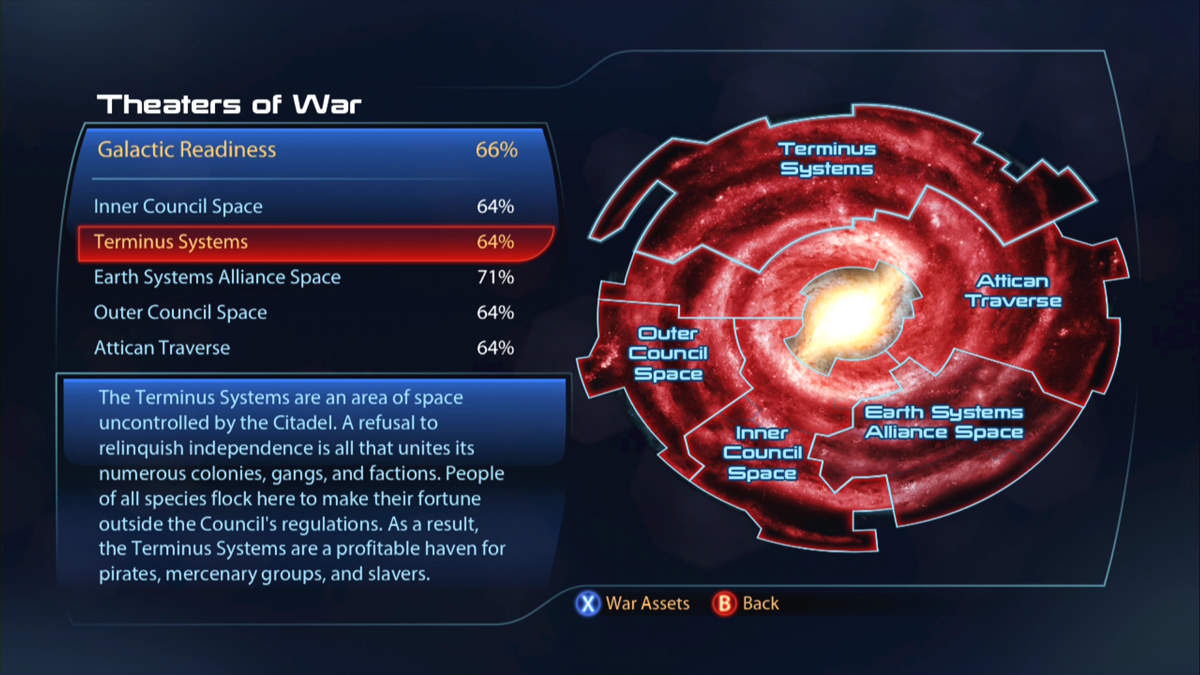Select the Inner Council Space row
This screenshot has height=675, width=1200.
pos(300,207)
